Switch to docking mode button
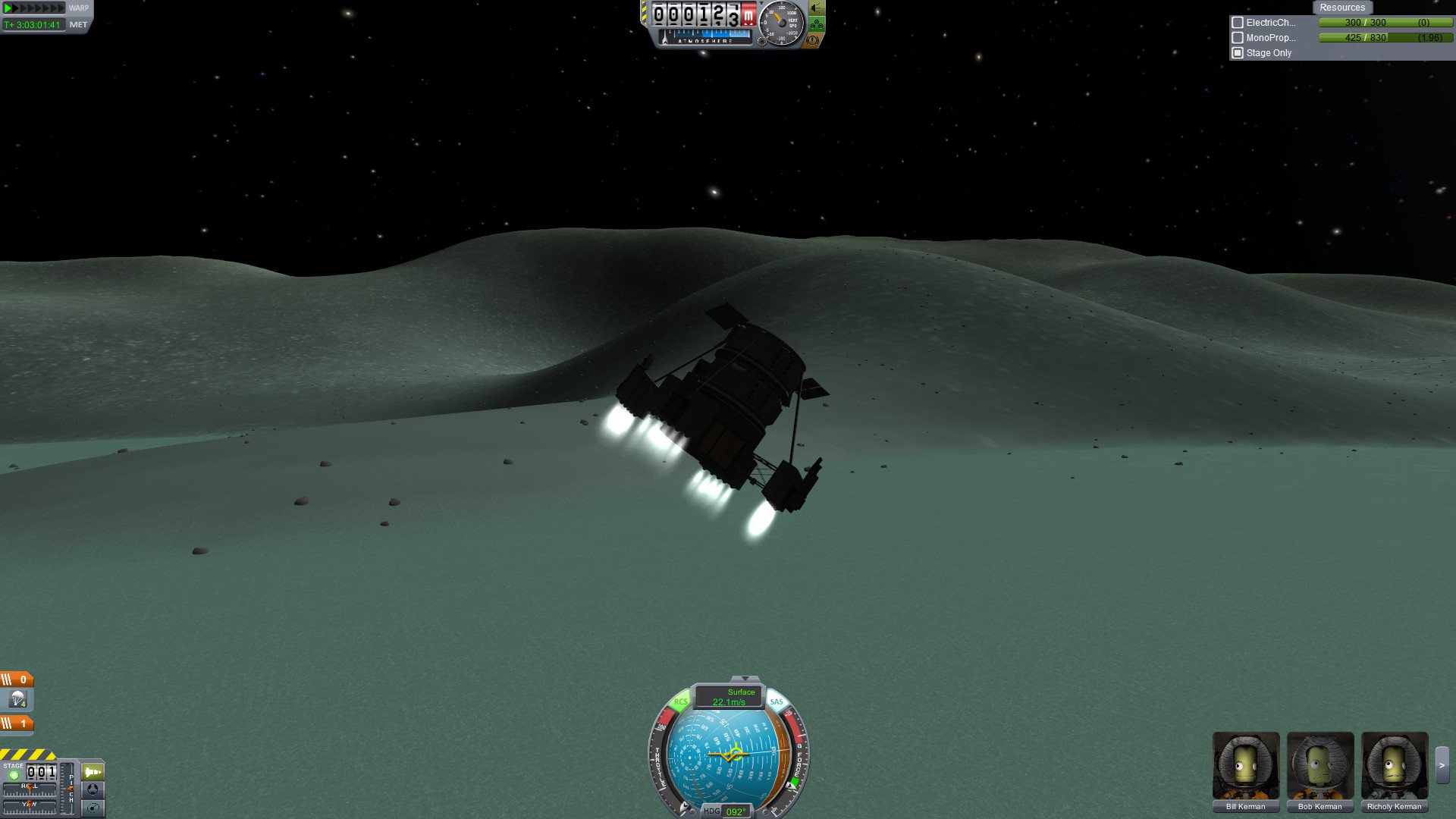Viewport: 1456px width, 819px height. (x=93, y=790)
